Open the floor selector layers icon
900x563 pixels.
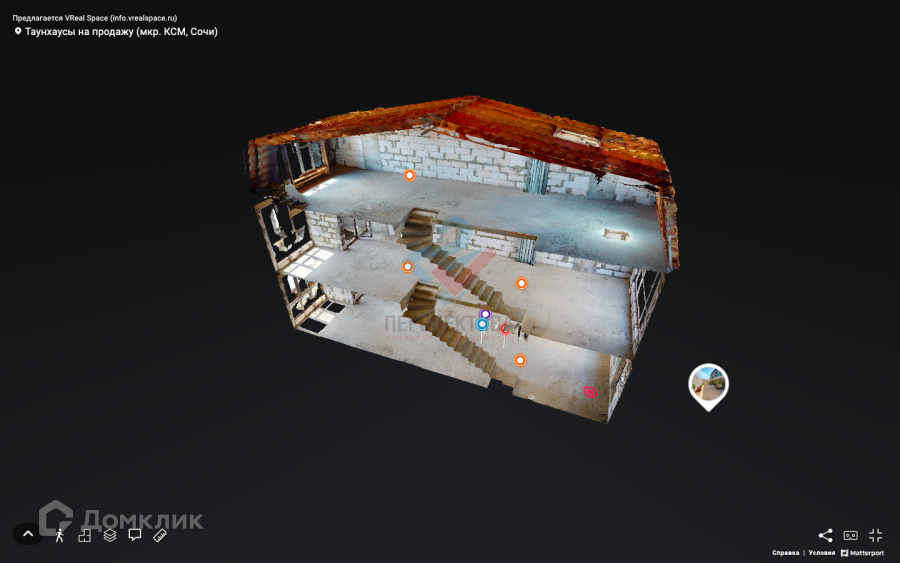coord(110,535)
